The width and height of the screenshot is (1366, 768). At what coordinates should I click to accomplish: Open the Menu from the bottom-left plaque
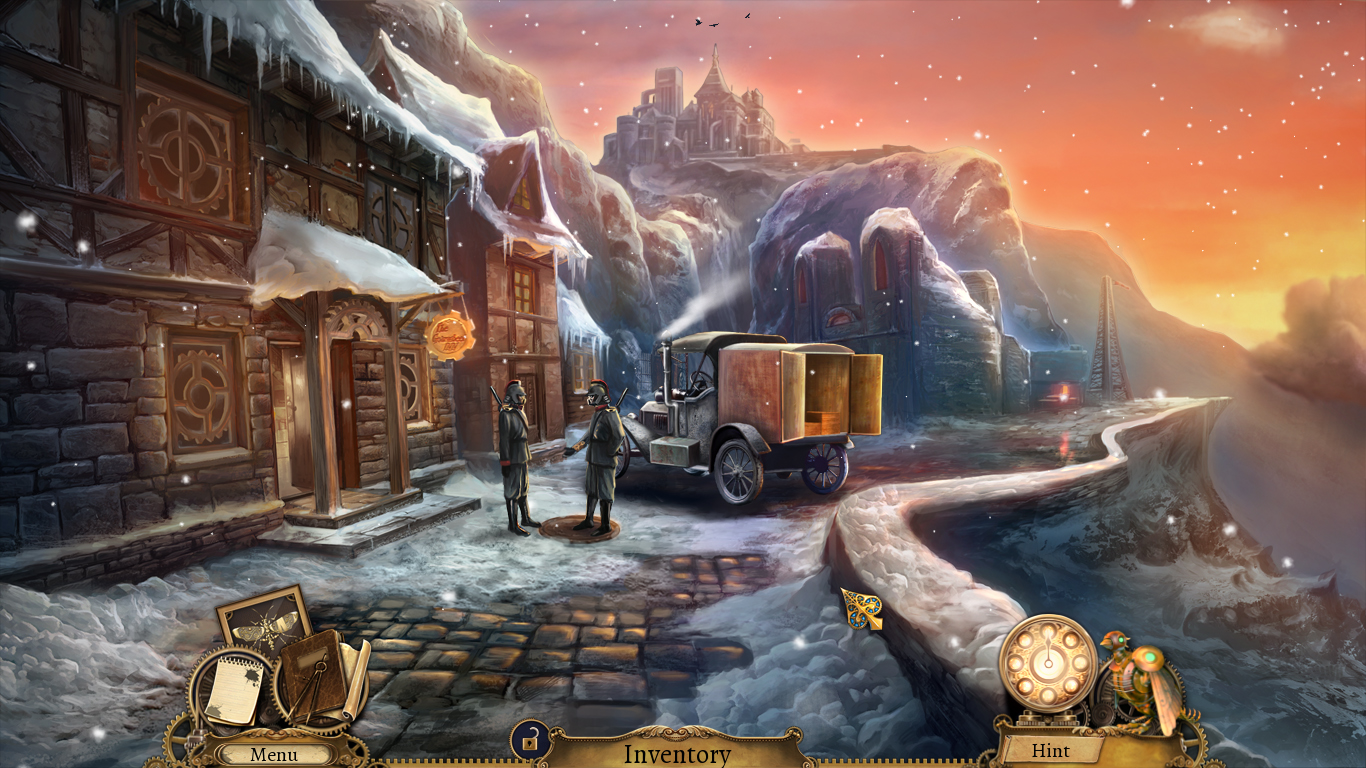(273, 754)
